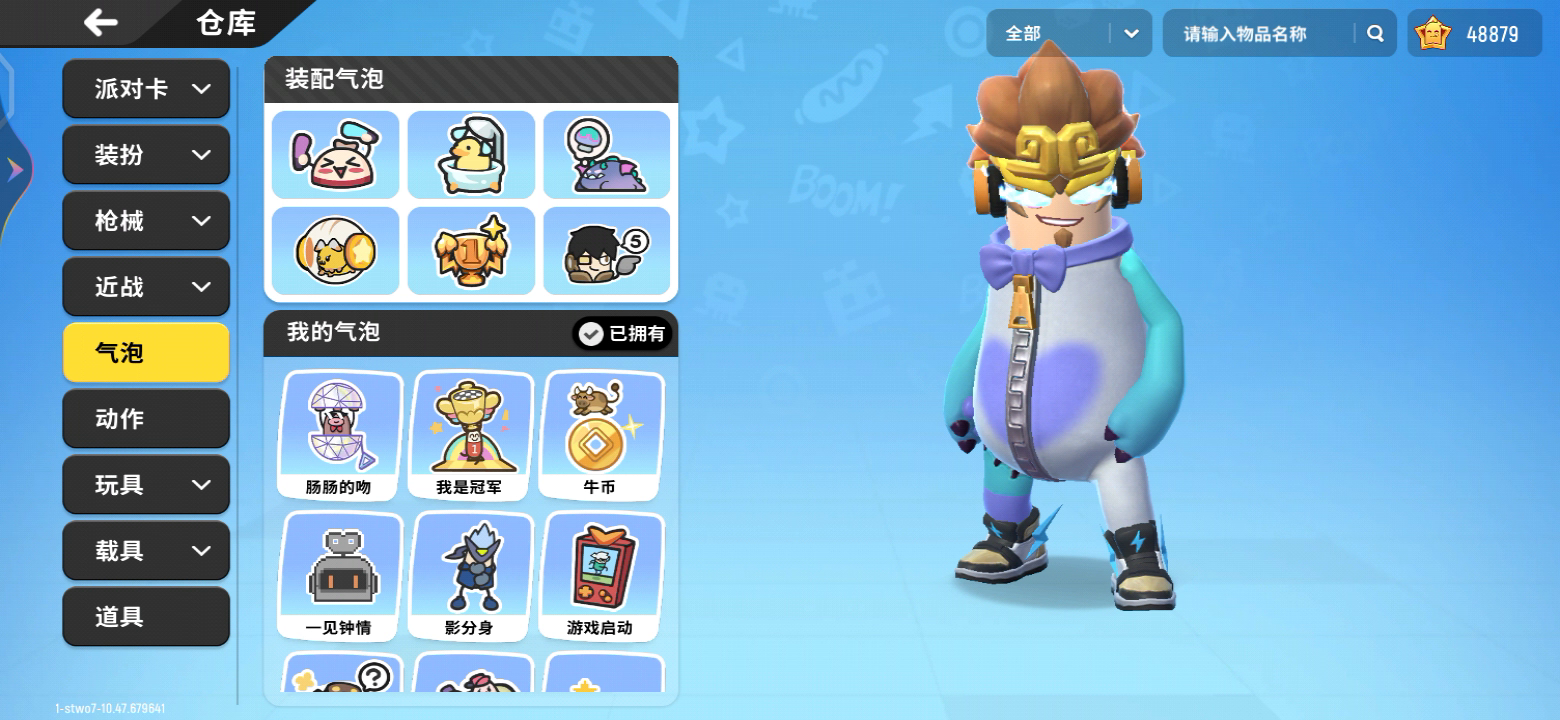Pick the 牛币 coin bubble

click(600, 435)
